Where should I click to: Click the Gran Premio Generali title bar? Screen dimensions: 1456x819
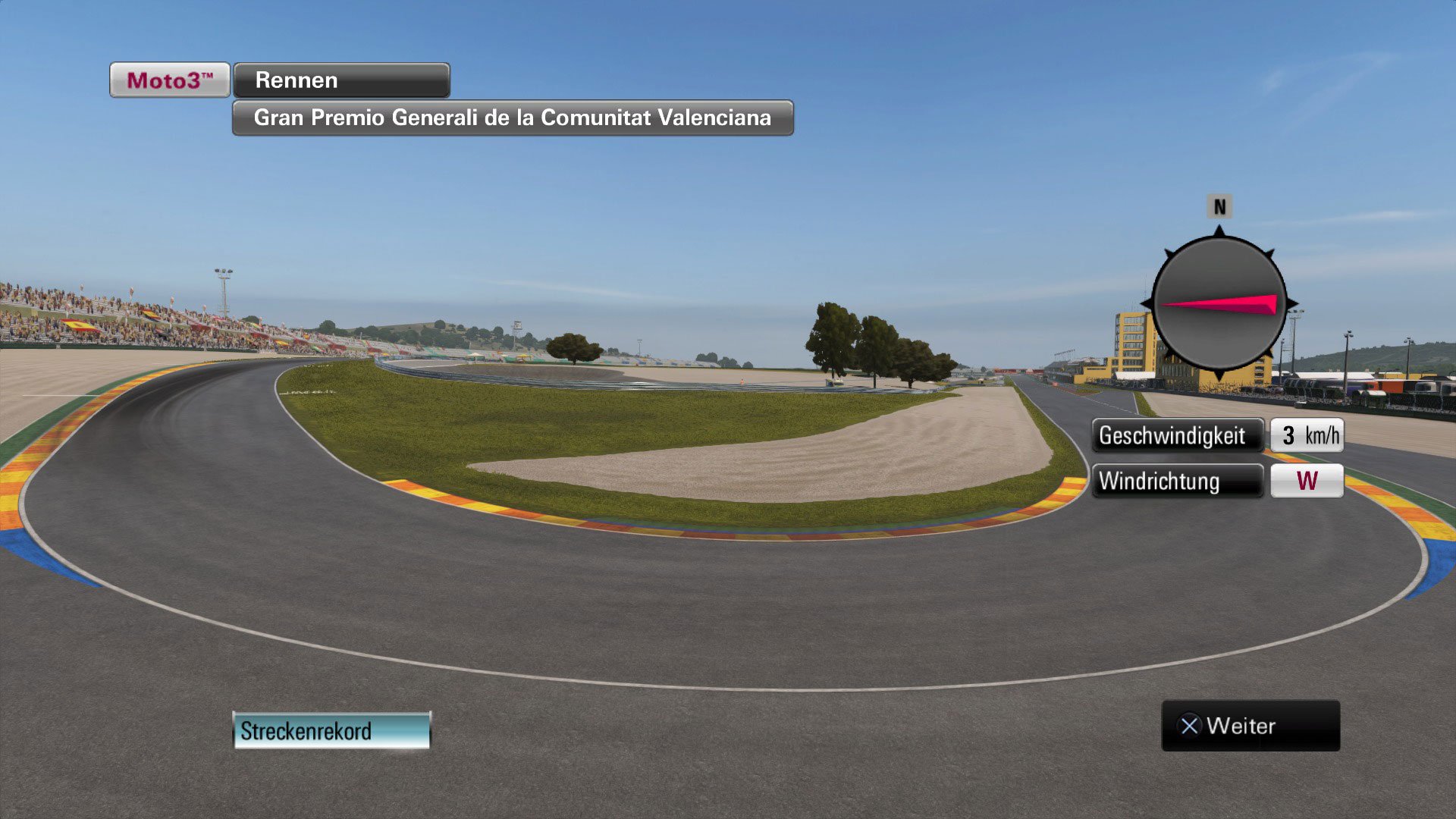pos(512,118)
